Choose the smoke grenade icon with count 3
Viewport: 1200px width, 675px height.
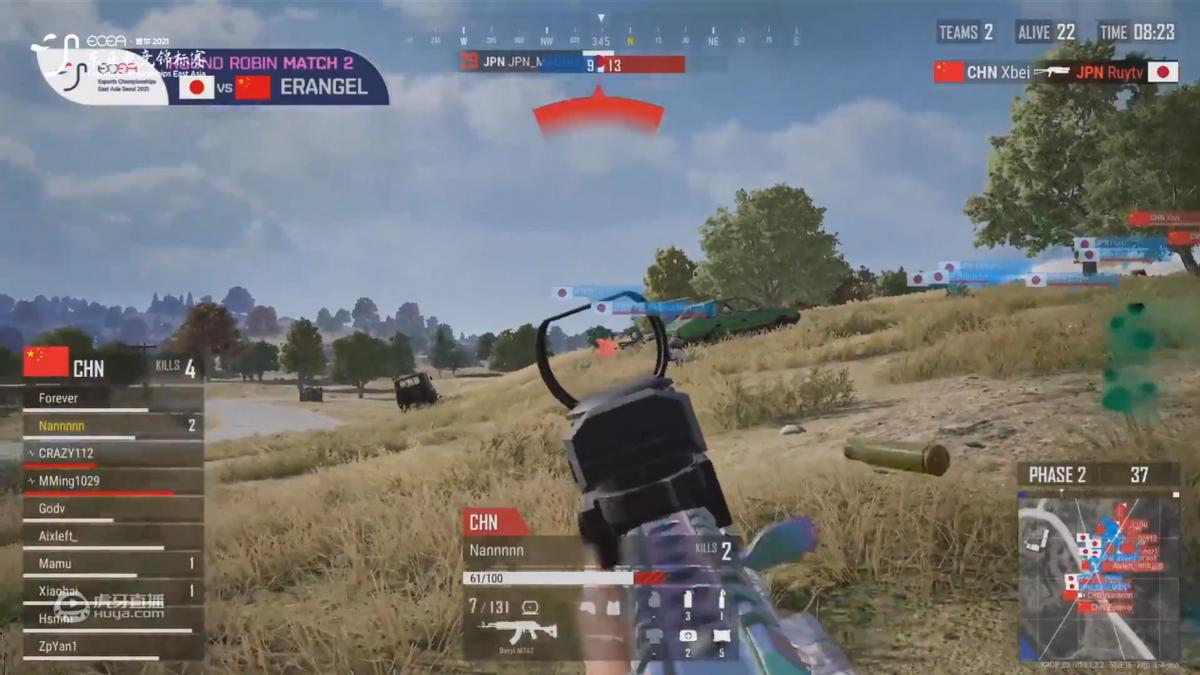687,601
